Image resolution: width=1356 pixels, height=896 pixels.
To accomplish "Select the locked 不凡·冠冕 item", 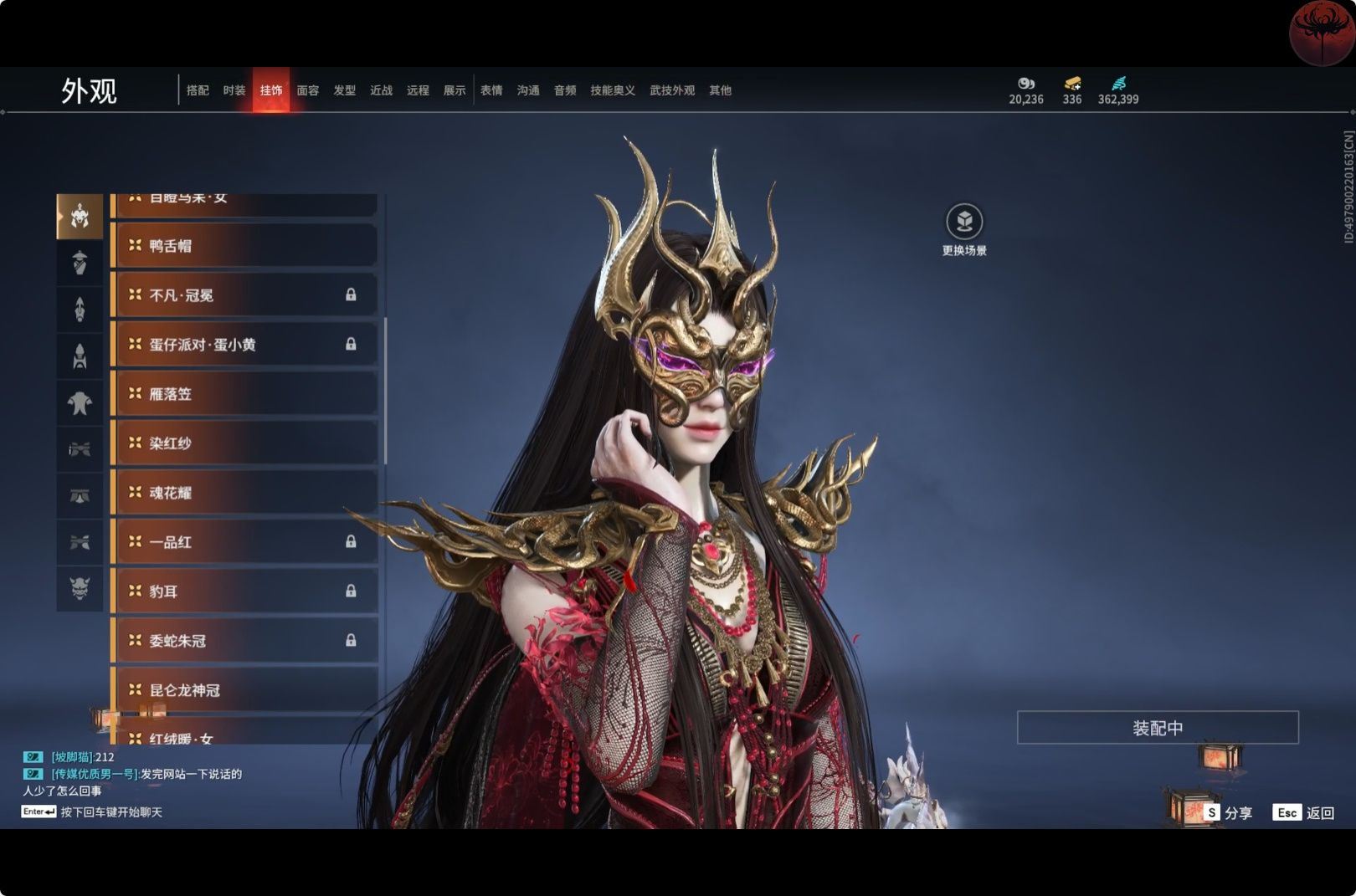I will (x=244, y=295).
